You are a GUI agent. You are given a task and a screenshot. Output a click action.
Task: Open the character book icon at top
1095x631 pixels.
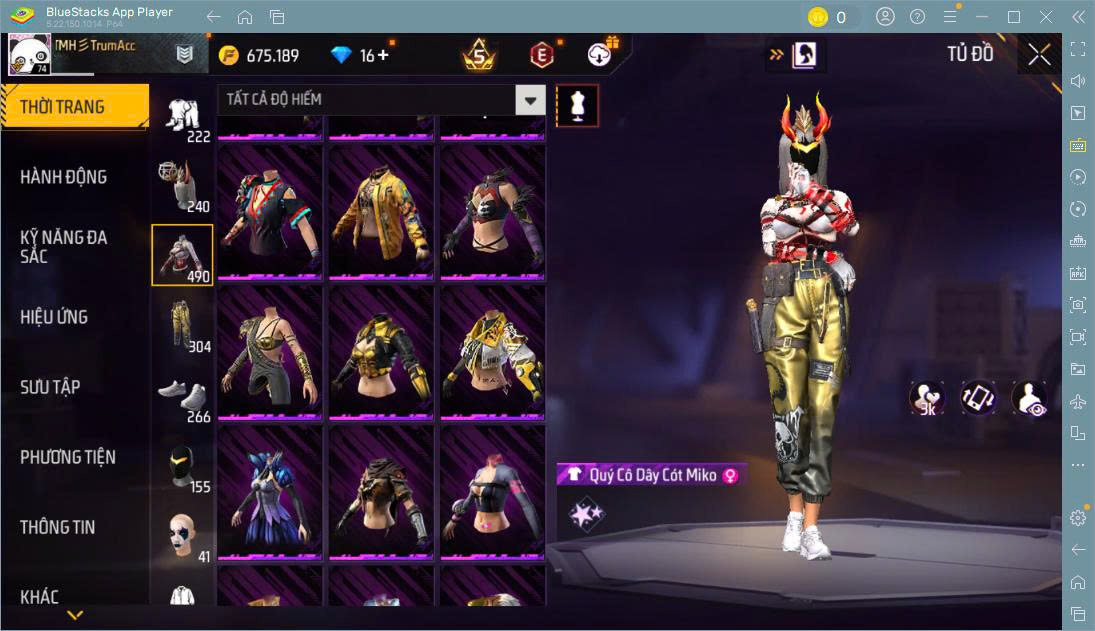[803, 56]
